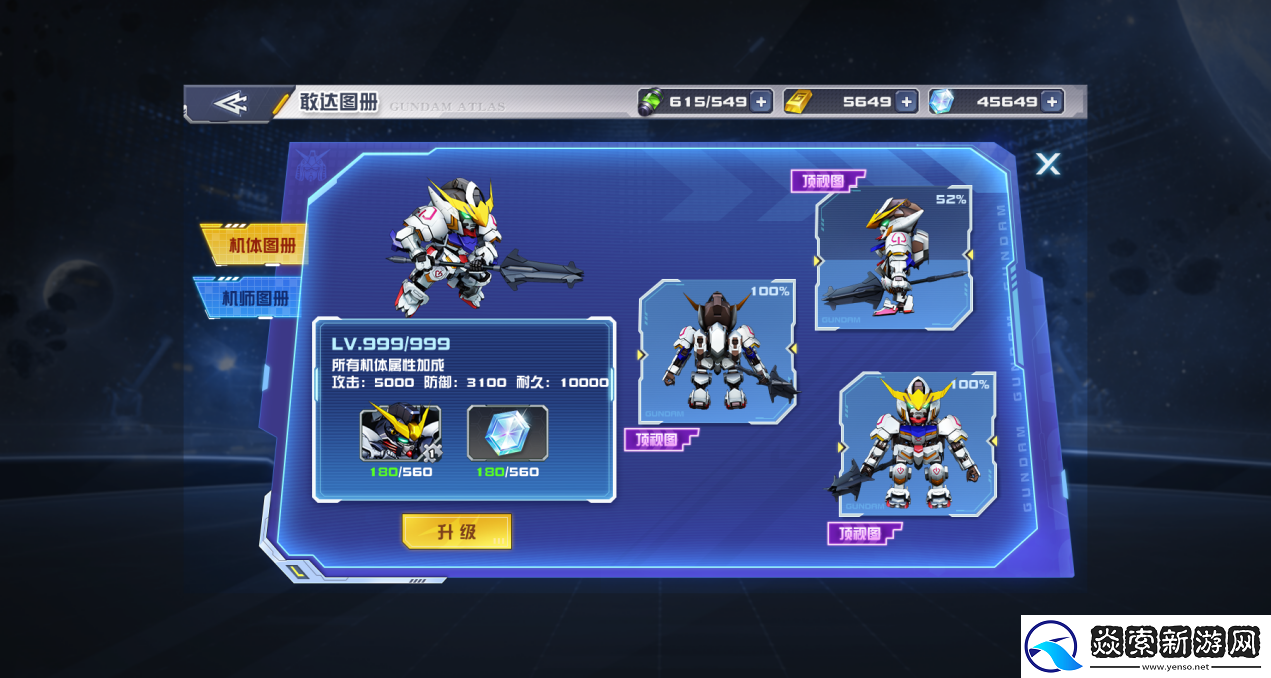This screenshot has height=678, width=1271.
Task: Click the 升级 upgrade button
Action: (x=456, y=532)
